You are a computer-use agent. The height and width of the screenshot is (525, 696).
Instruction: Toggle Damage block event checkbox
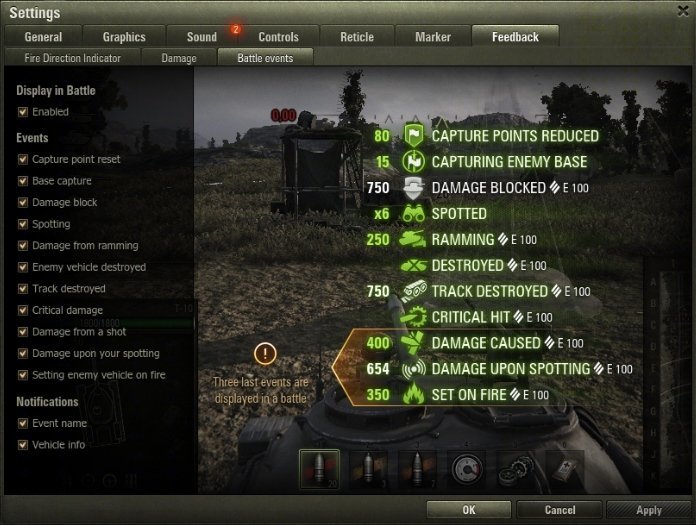23,203
